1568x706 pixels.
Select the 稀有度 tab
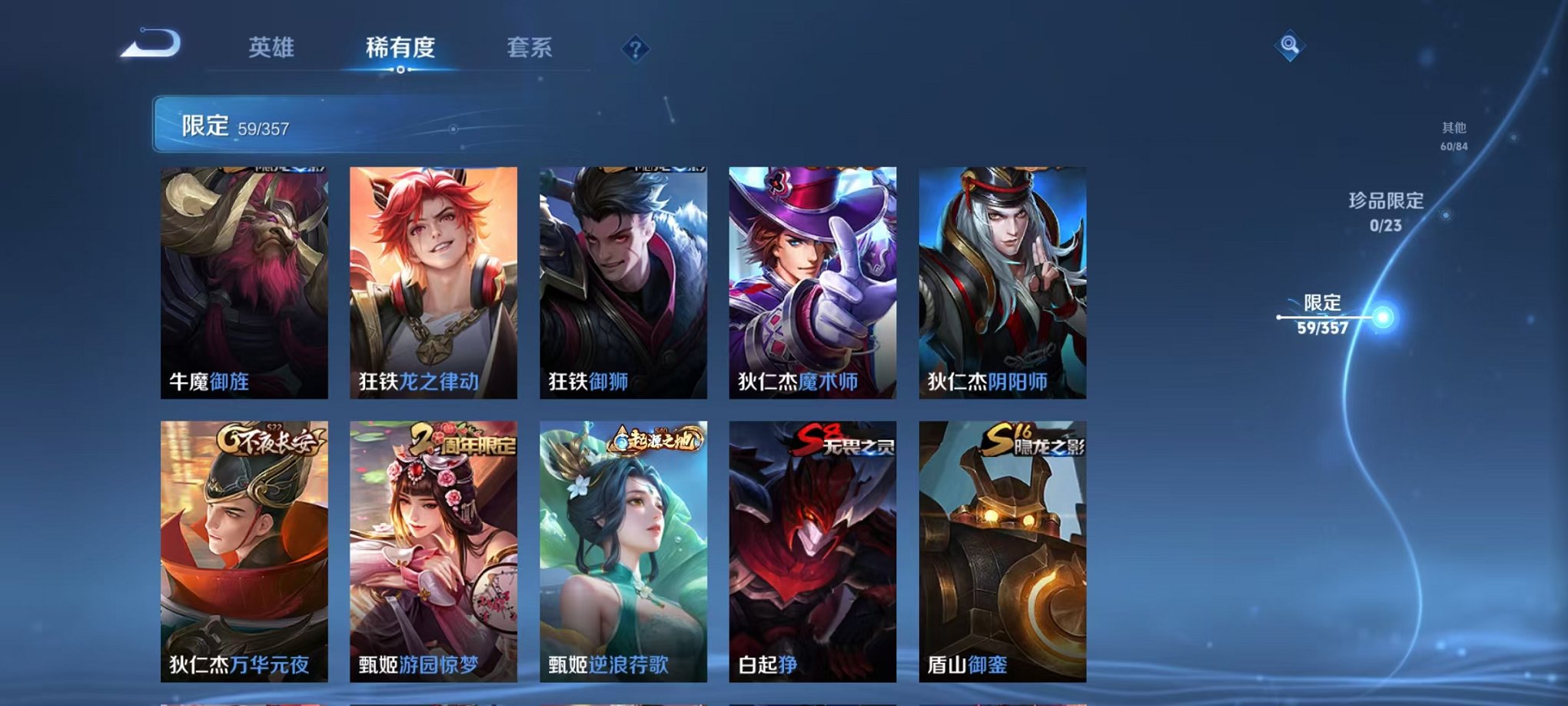pos(400,46)
